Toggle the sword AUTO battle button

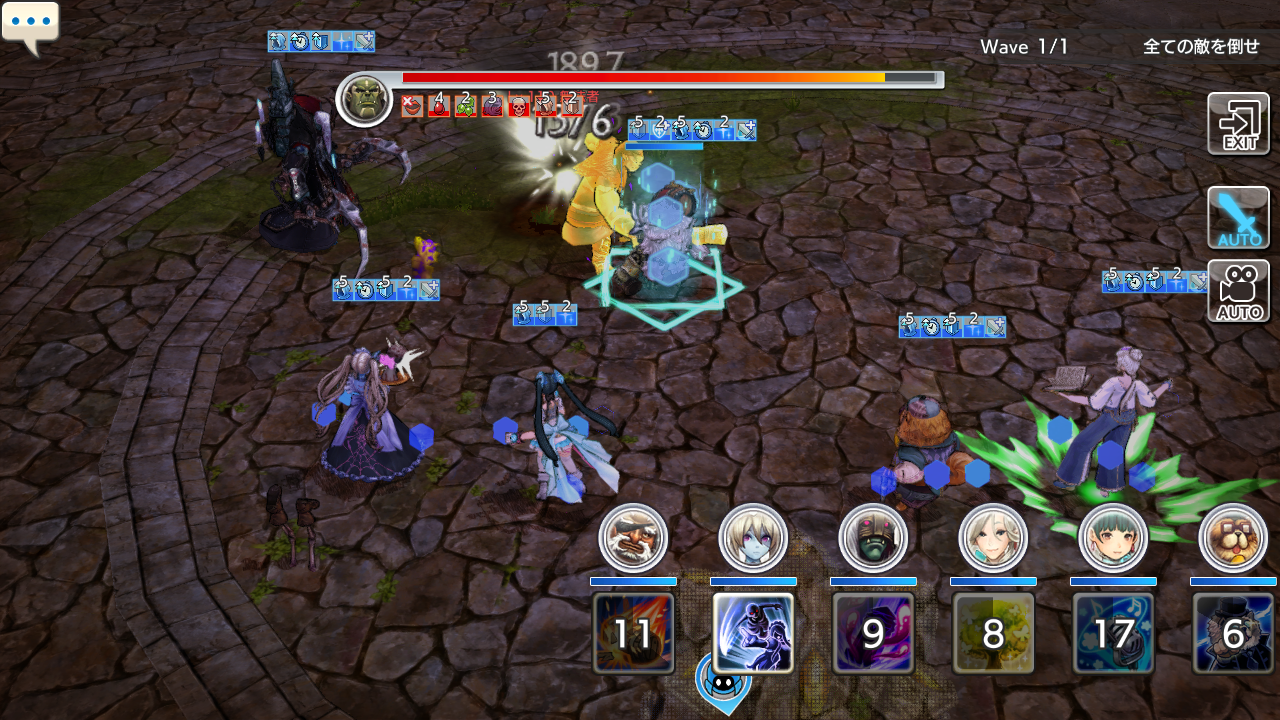pyautogui.click(x=1238, y=217)
